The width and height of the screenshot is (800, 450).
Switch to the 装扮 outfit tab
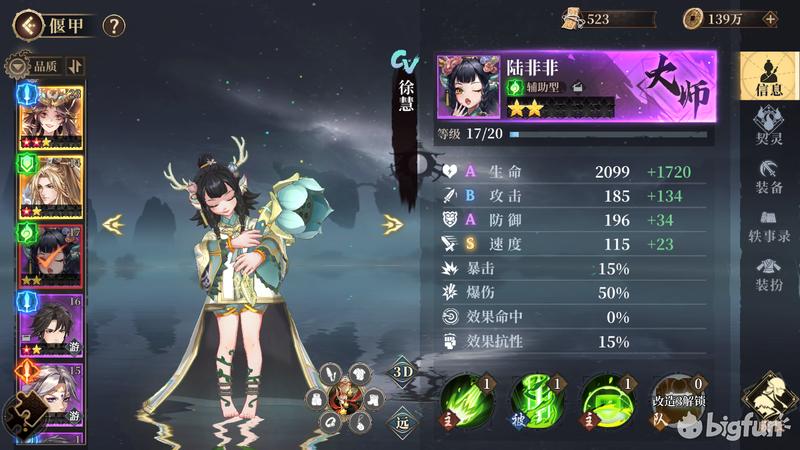769,274
